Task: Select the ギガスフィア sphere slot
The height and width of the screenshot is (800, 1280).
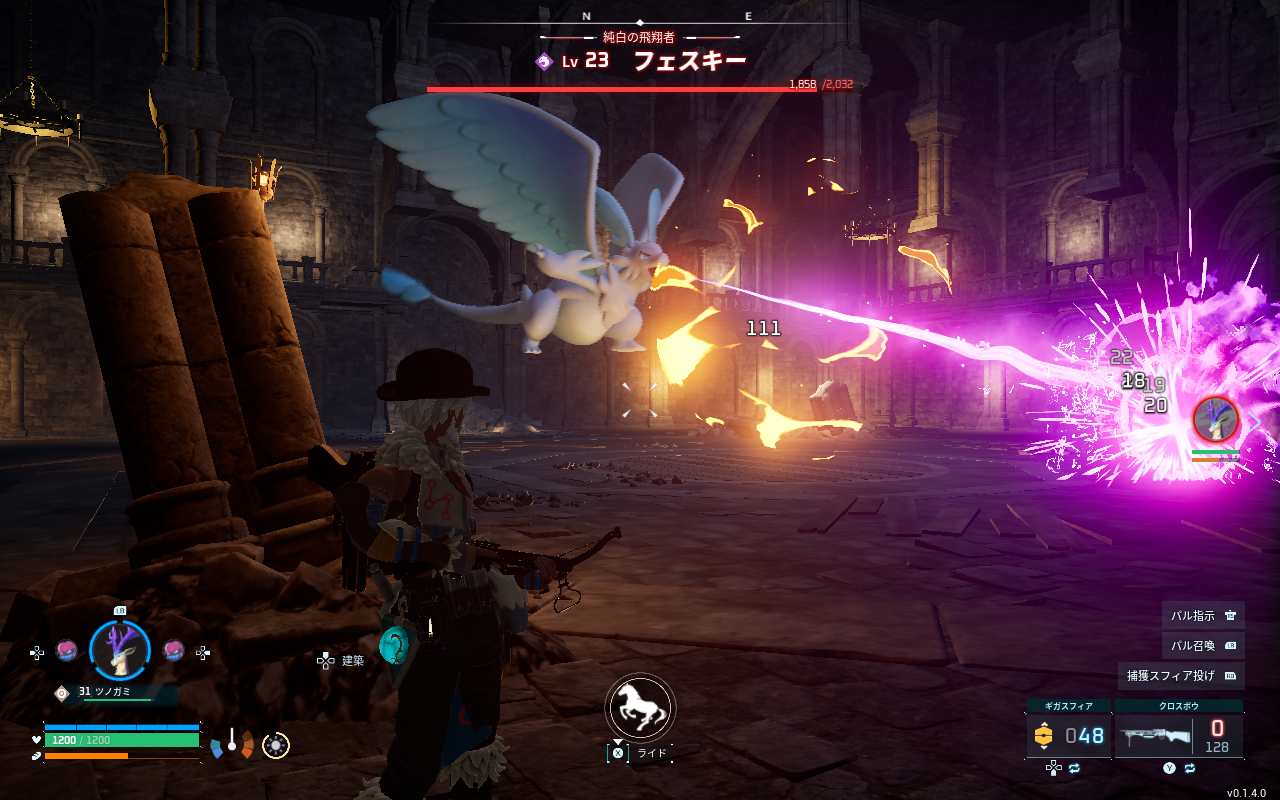Action: (1068, 736)
